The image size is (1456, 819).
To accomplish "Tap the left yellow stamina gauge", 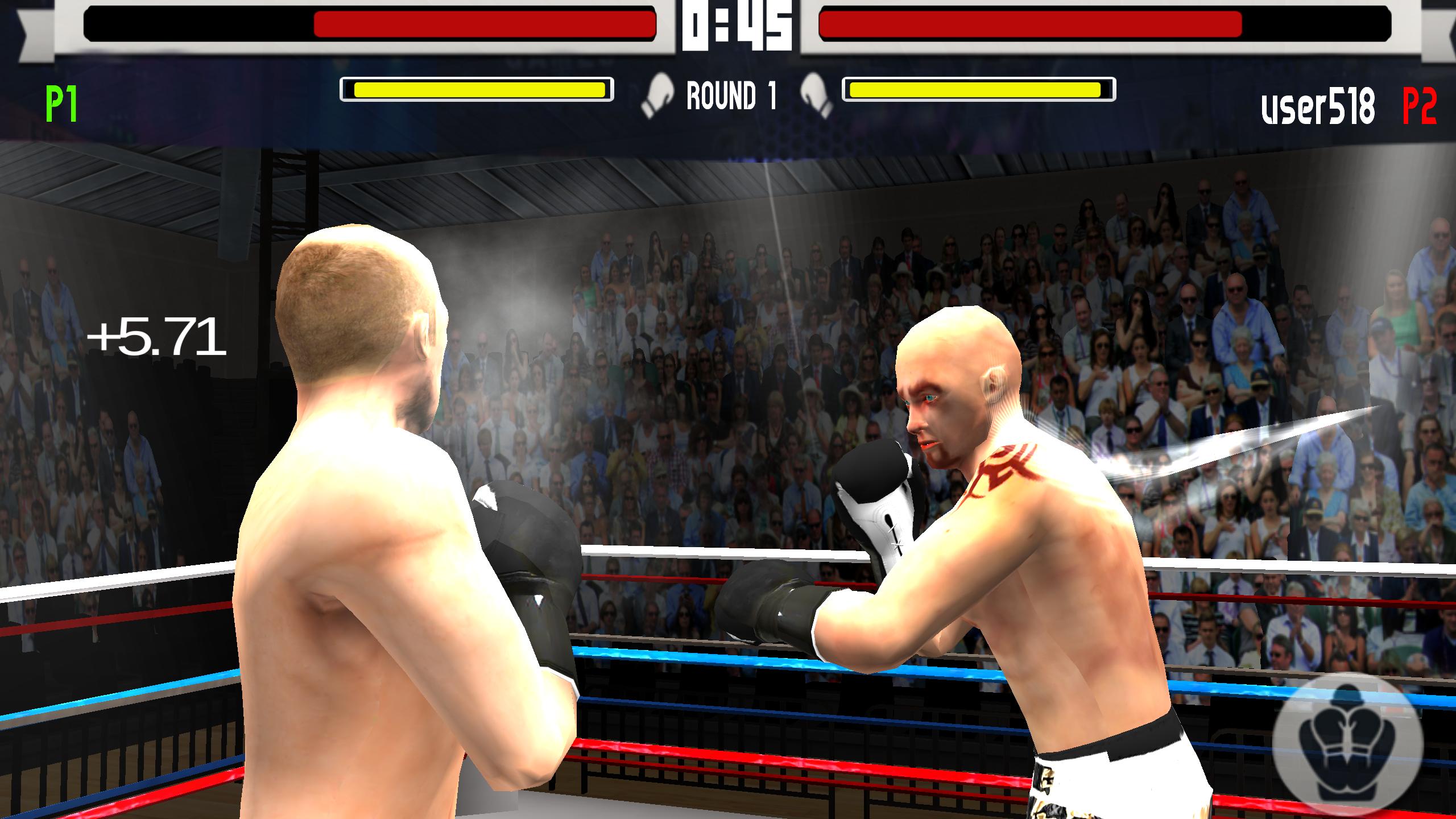I will [x=478, y=89].
